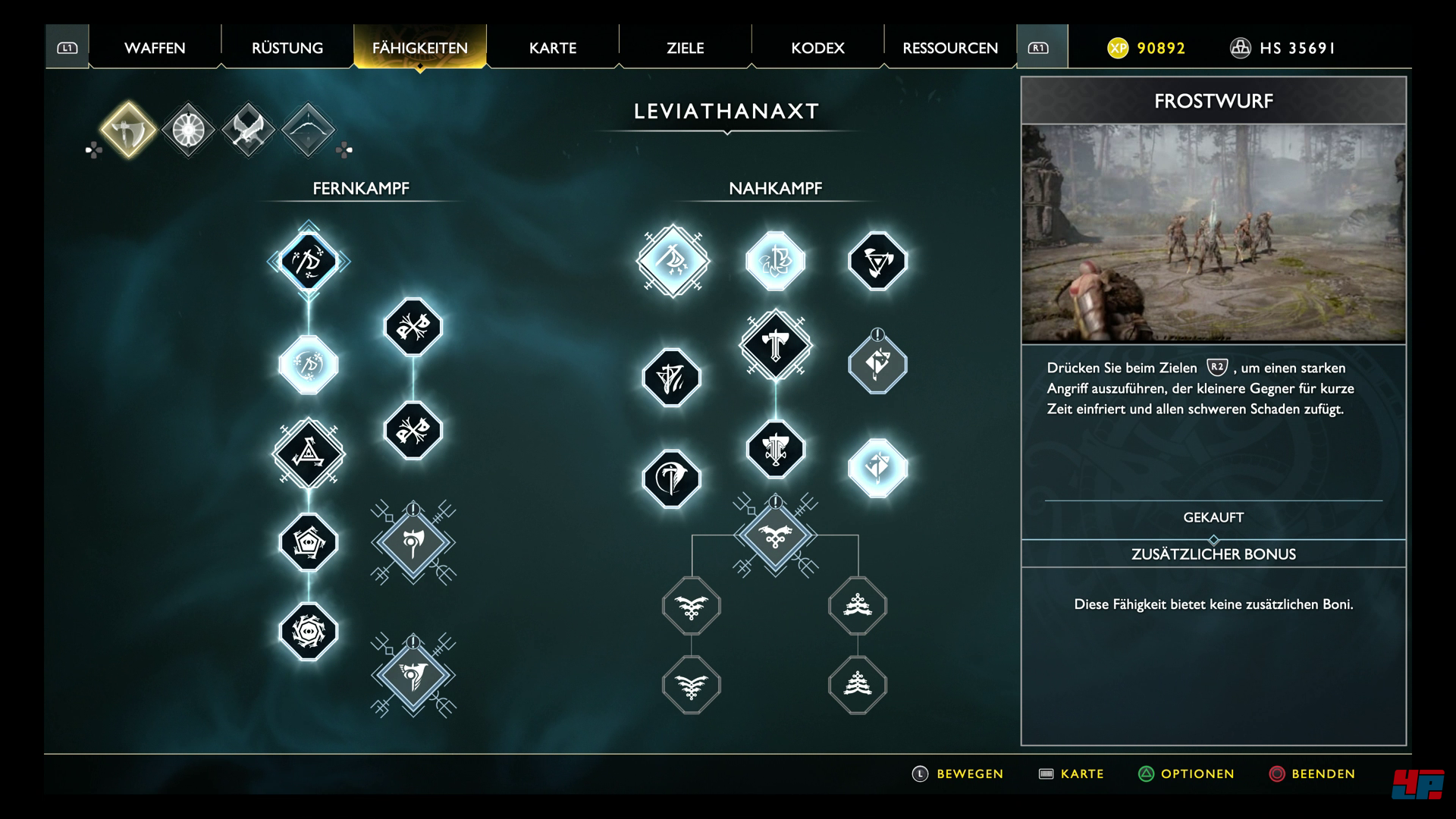
Task: Pick the spinning eye skill node
Action: 309,631
